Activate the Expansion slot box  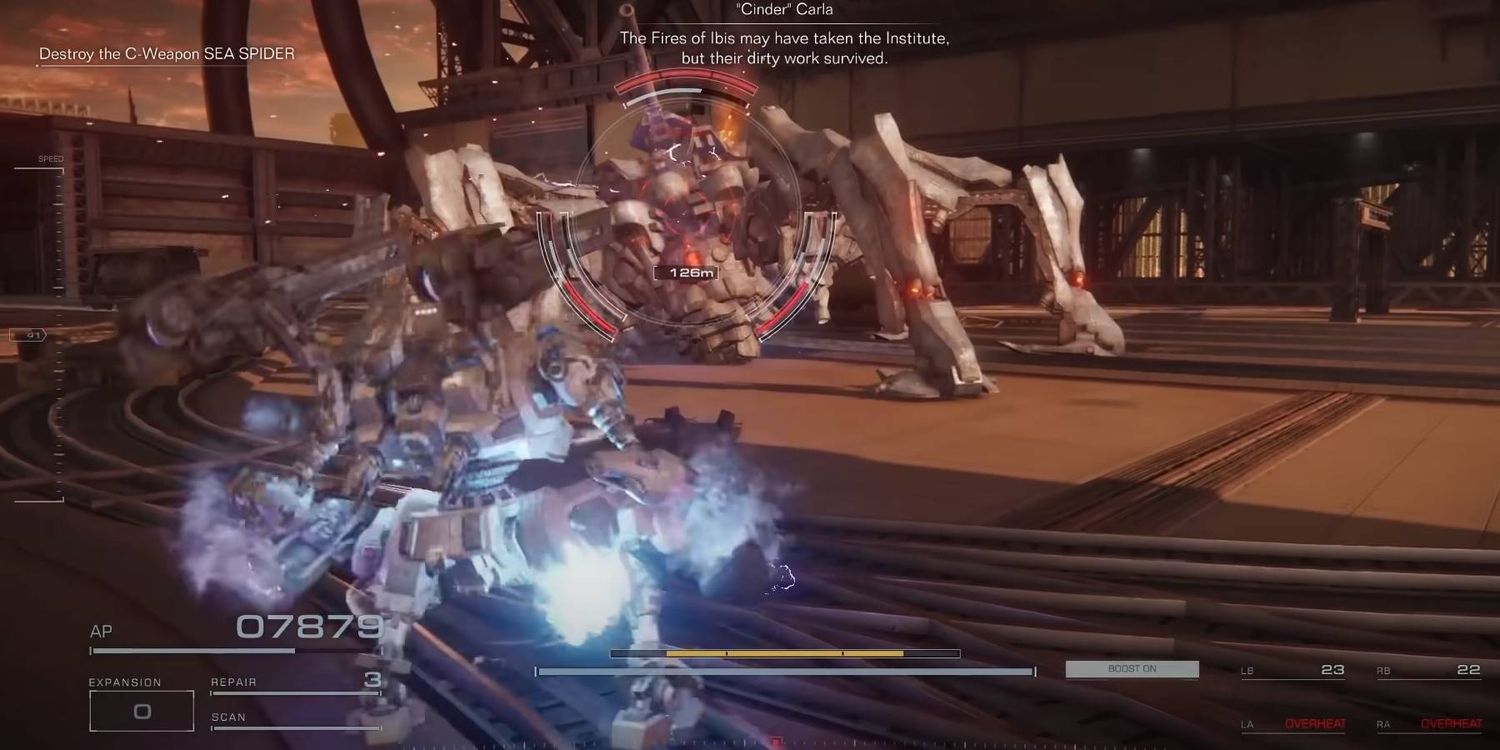141,711
